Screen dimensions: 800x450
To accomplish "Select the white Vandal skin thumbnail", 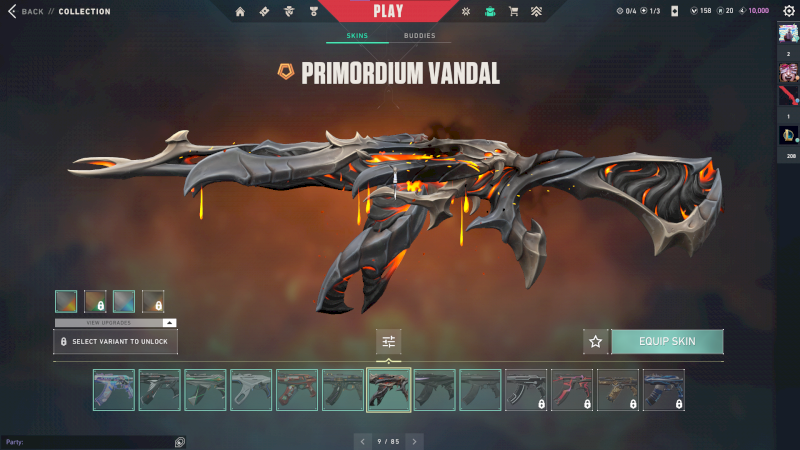I will click(251, 390).
